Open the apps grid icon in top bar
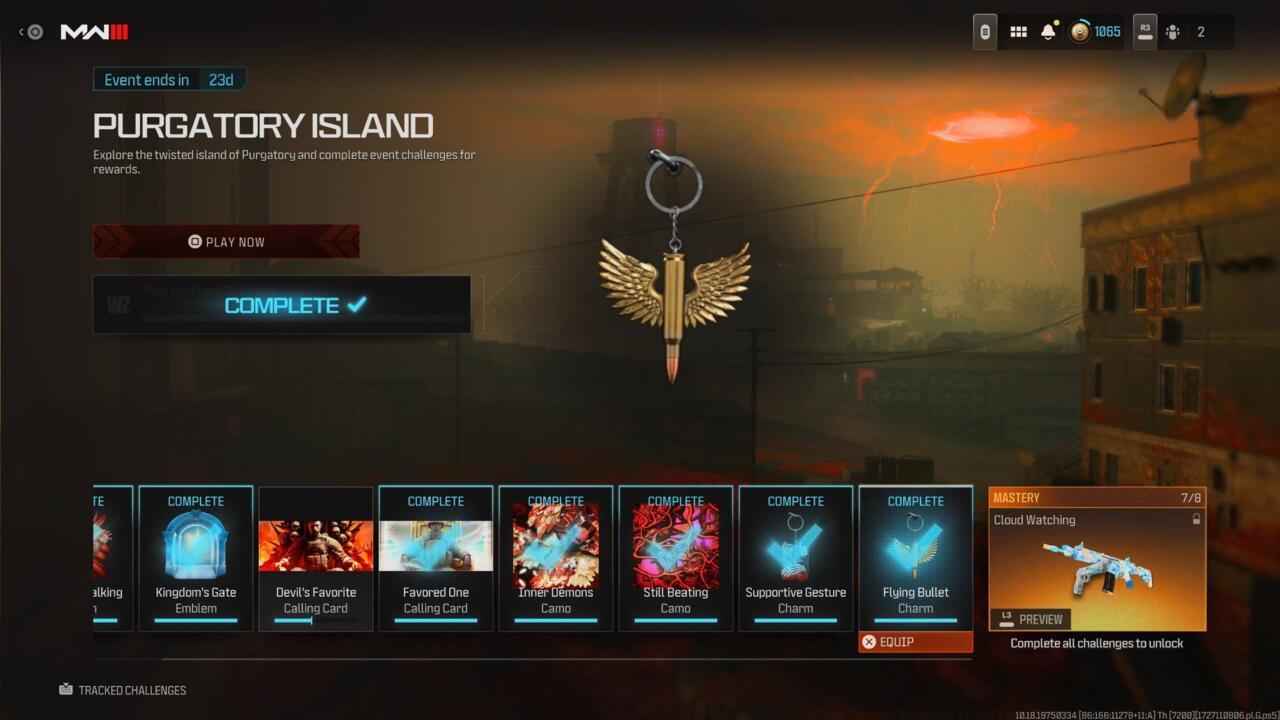The height and width of the screenshot is (720, 1280). click(x=1018, y=31)
